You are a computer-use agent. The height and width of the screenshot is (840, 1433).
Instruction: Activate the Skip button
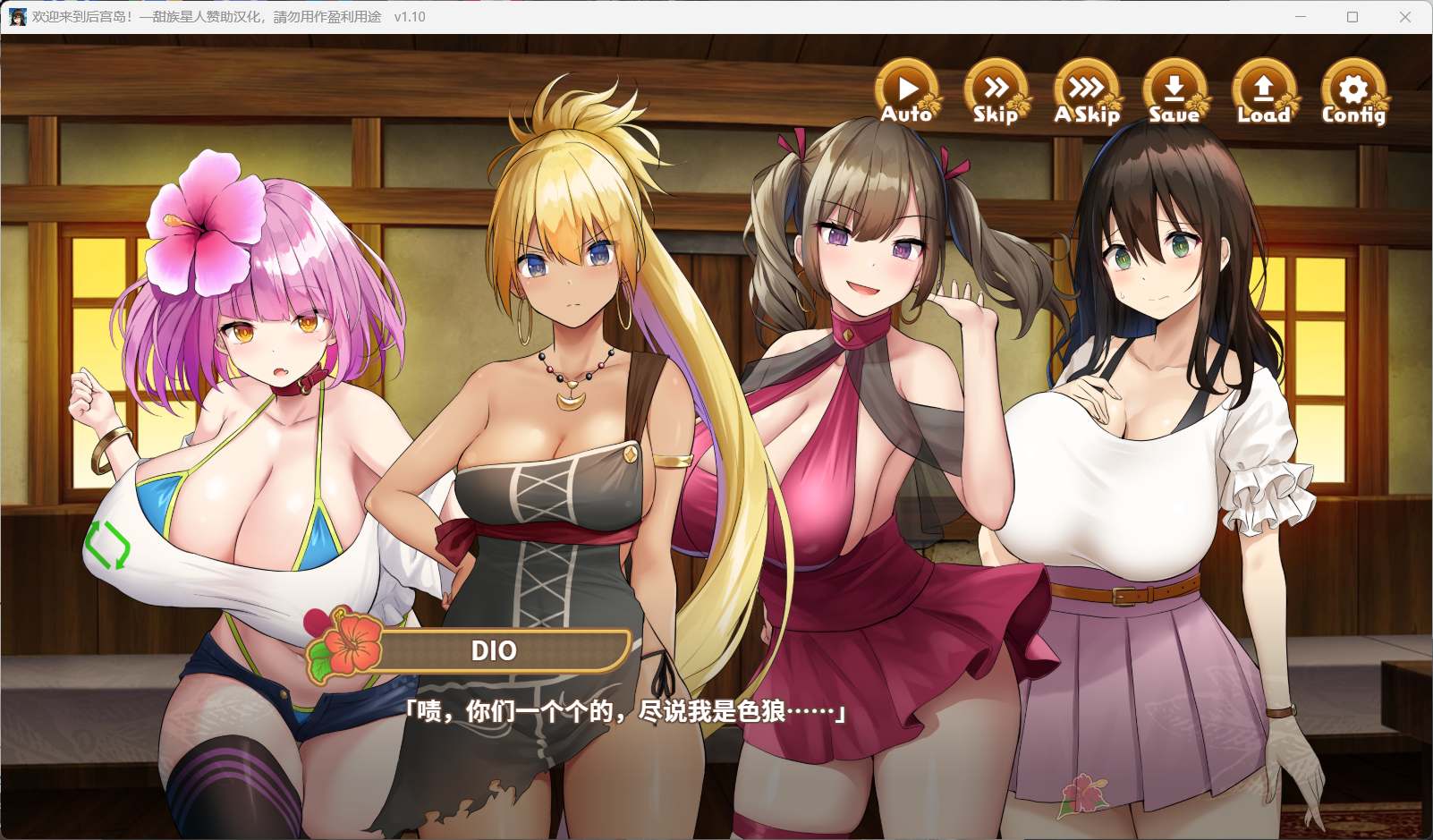[x=996, y=92]
